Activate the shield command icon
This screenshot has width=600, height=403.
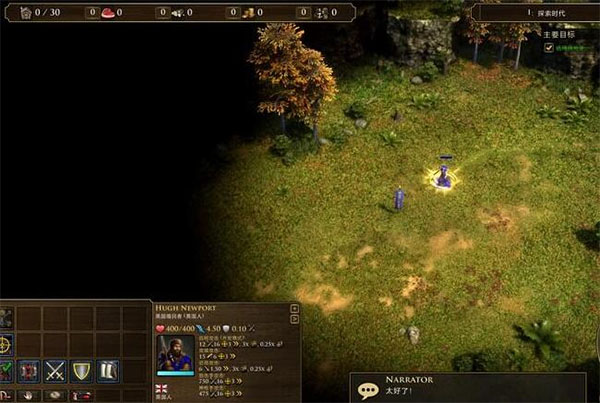81,371
